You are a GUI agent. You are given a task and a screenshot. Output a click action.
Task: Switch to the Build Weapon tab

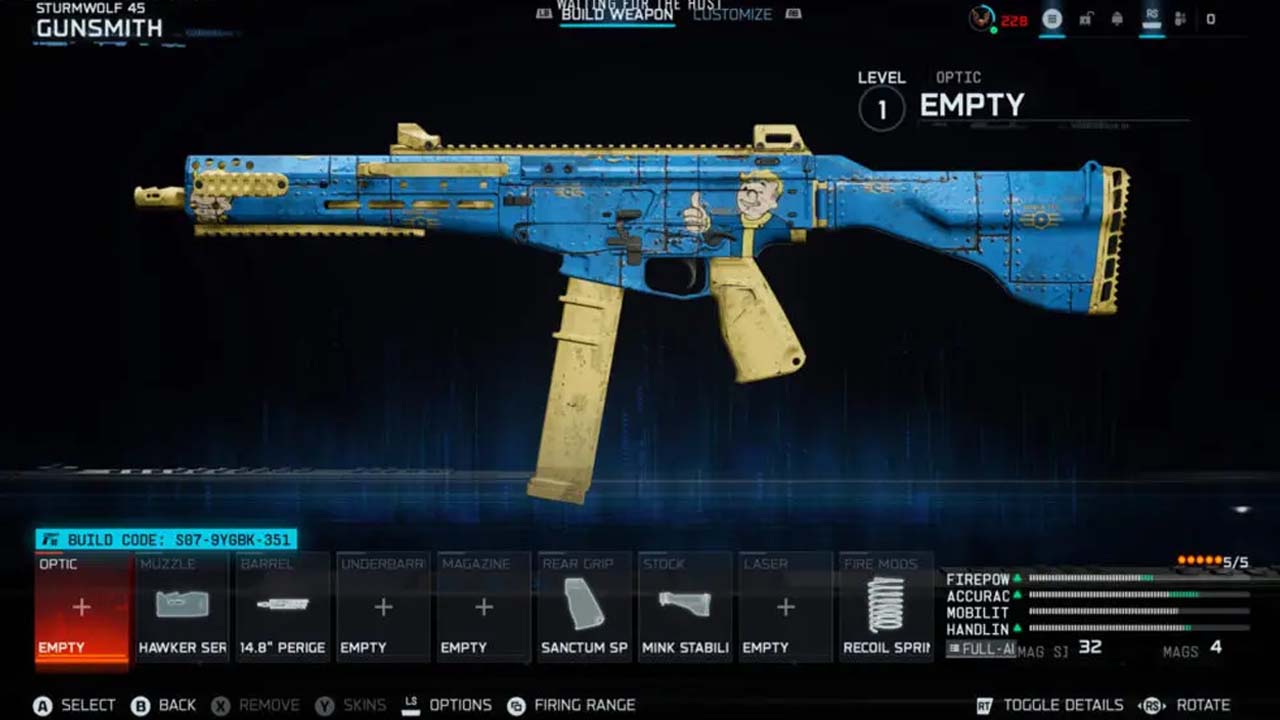click(x=617, y=15)
